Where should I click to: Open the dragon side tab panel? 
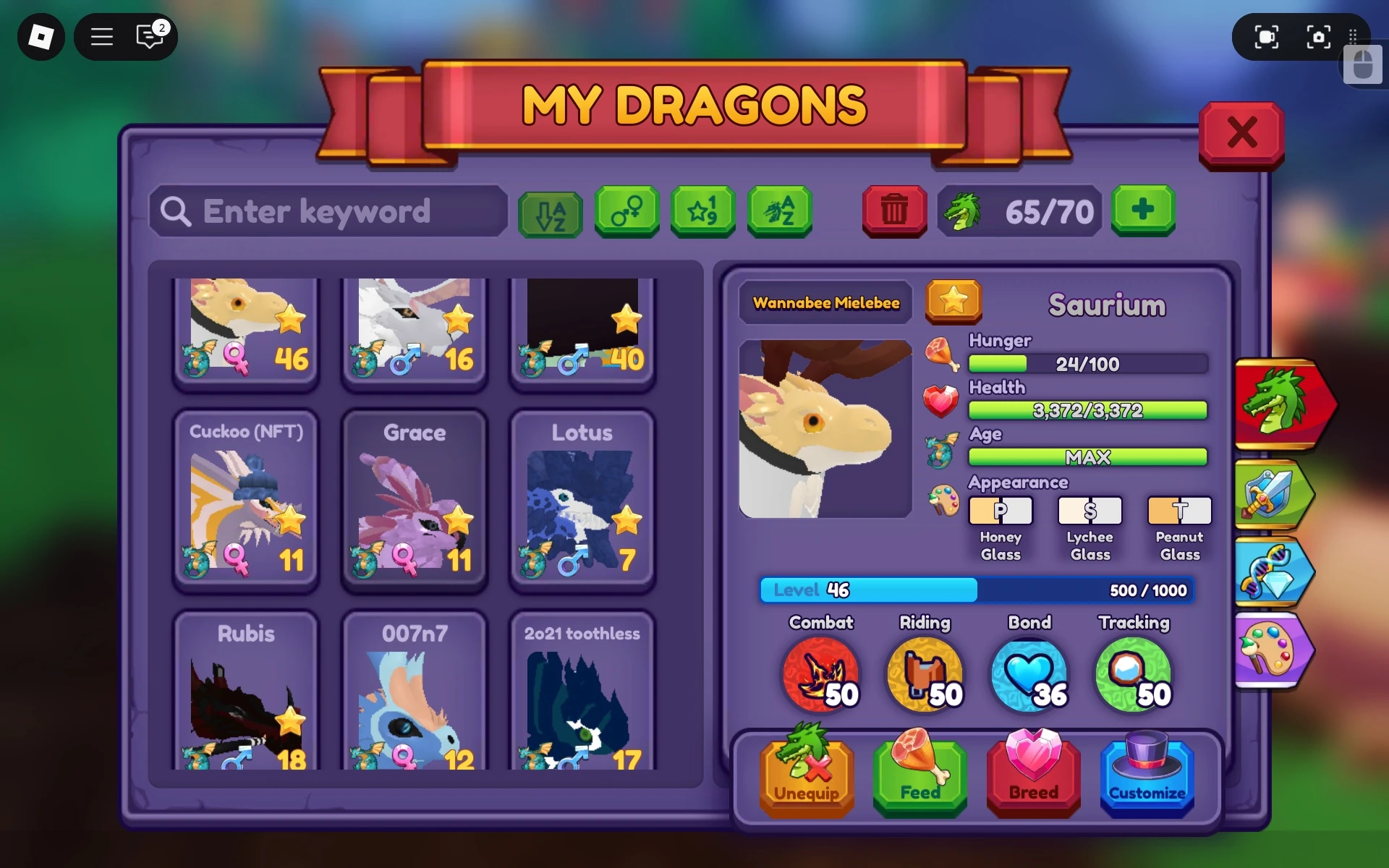tap(1282, 405)
